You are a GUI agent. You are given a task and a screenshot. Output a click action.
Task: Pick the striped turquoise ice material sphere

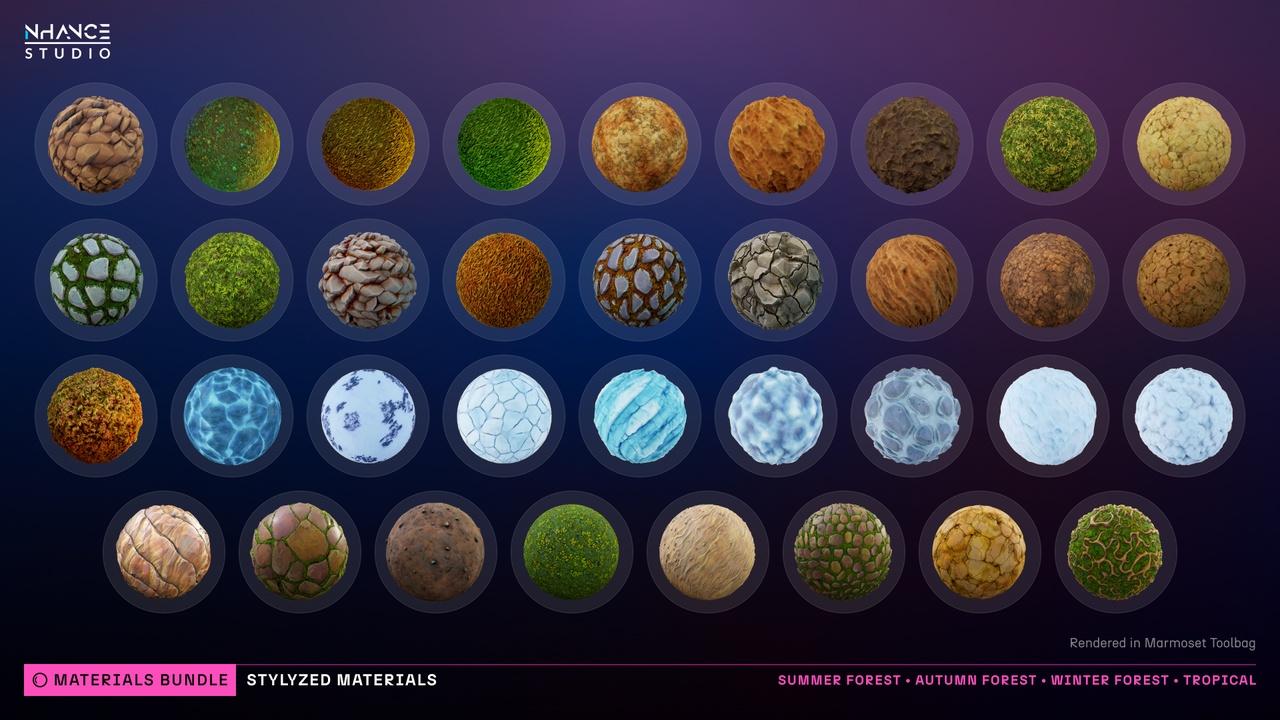pos(640,416)
